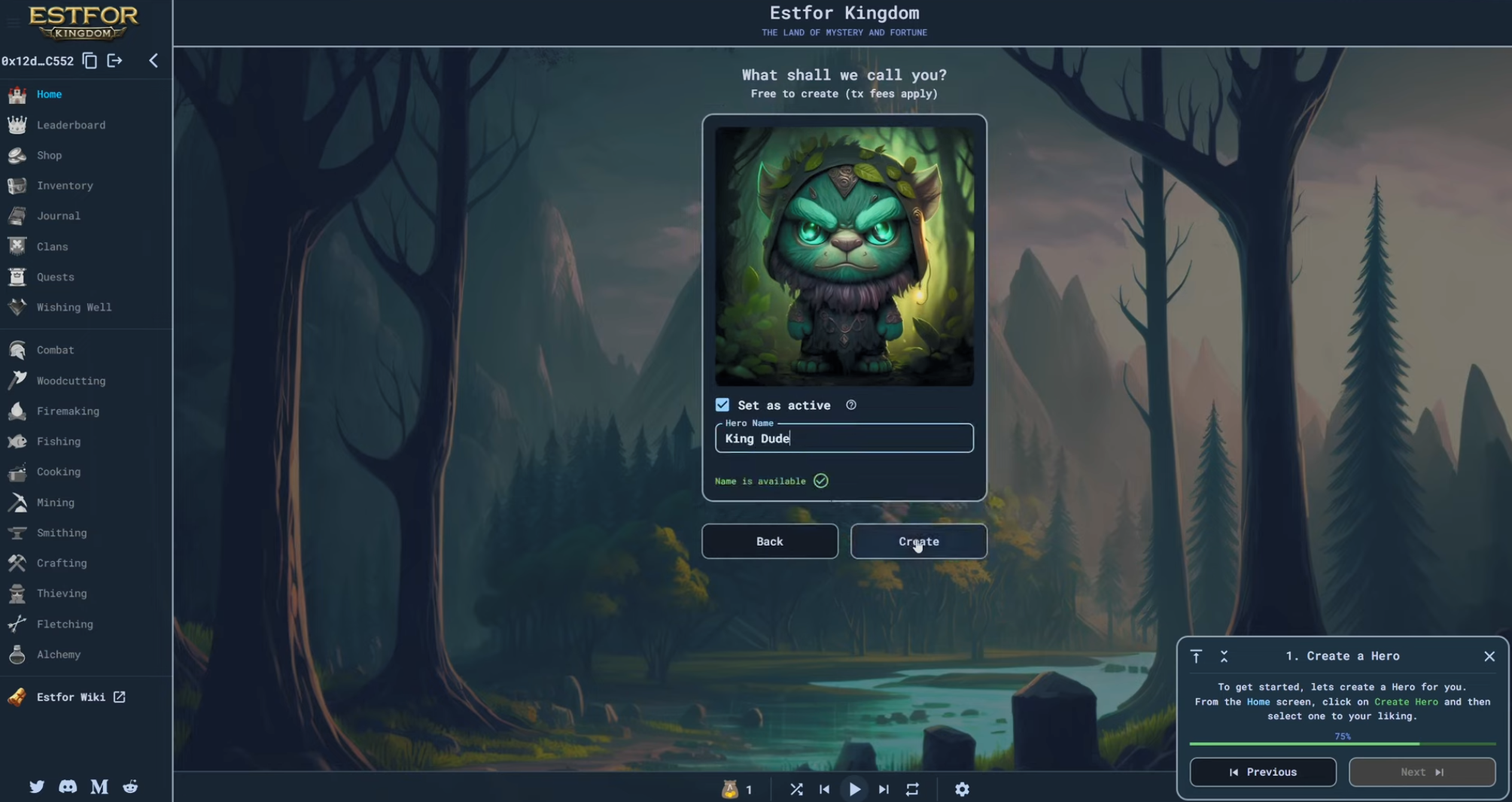1512x802 pixels.
Task: Go back using the Back button
Action: [x=769, y=541]
